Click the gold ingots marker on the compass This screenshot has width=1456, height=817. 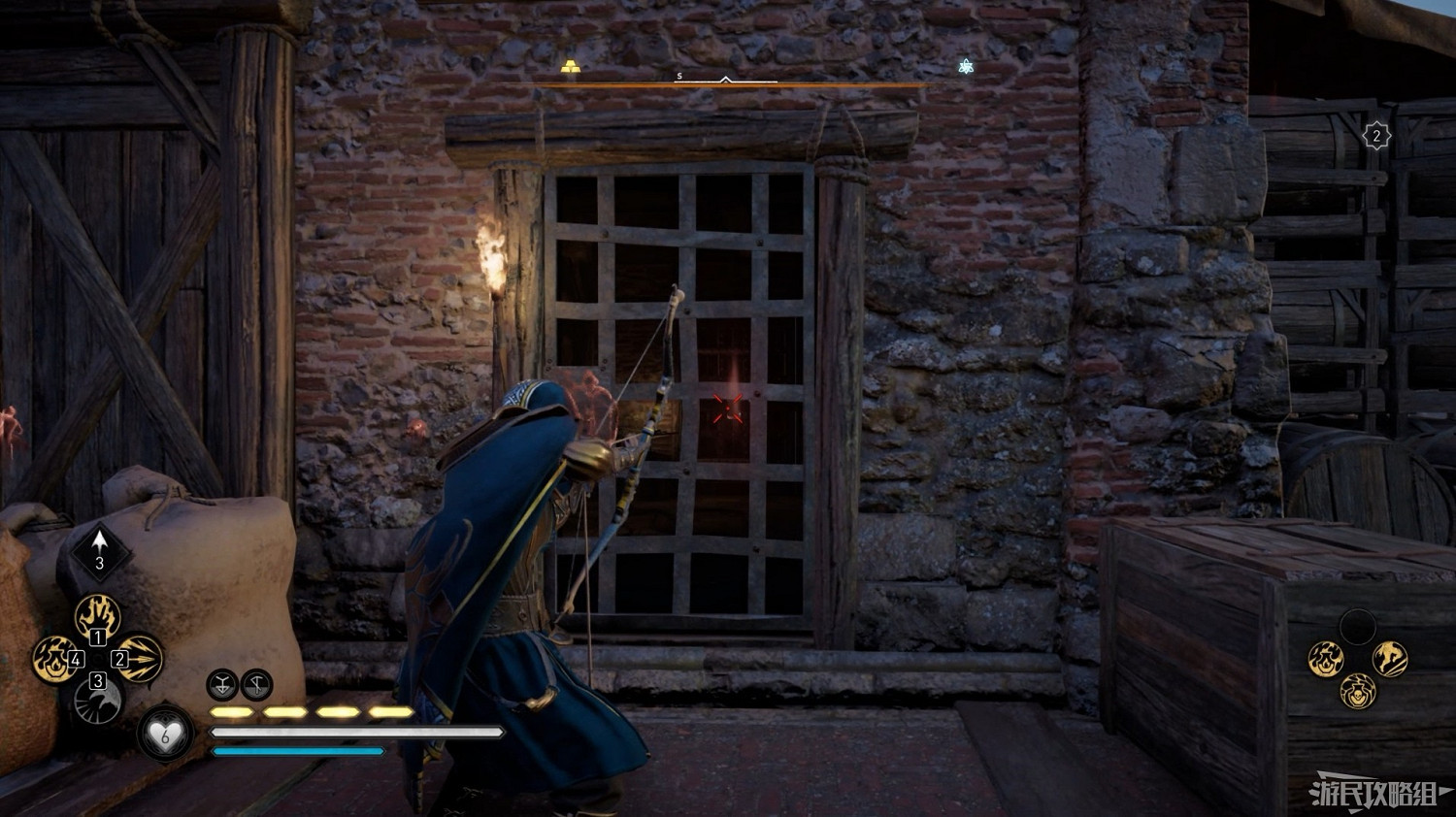coord(571,66)
